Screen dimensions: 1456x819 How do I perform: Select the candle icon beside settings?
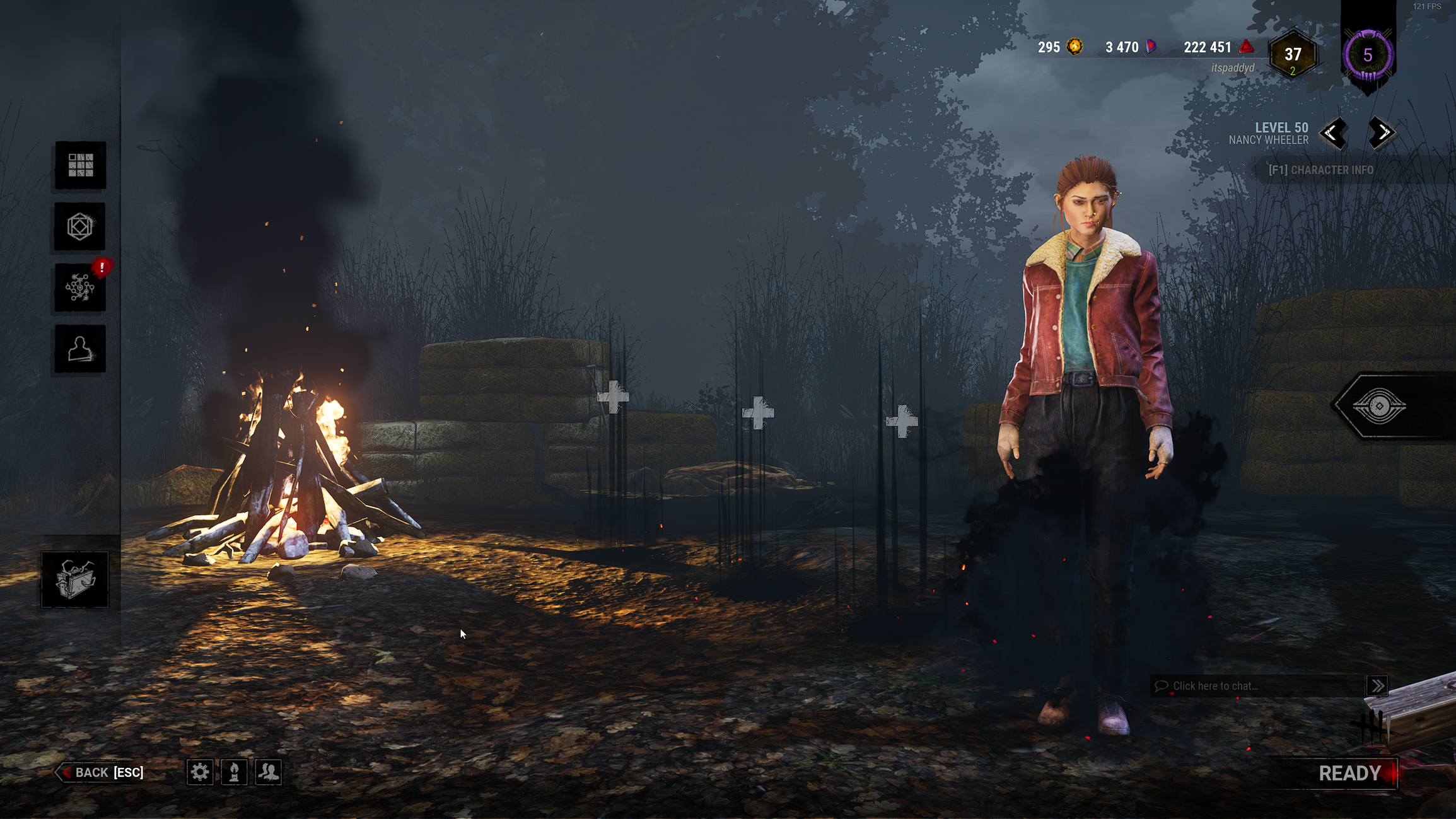point(234,772)
